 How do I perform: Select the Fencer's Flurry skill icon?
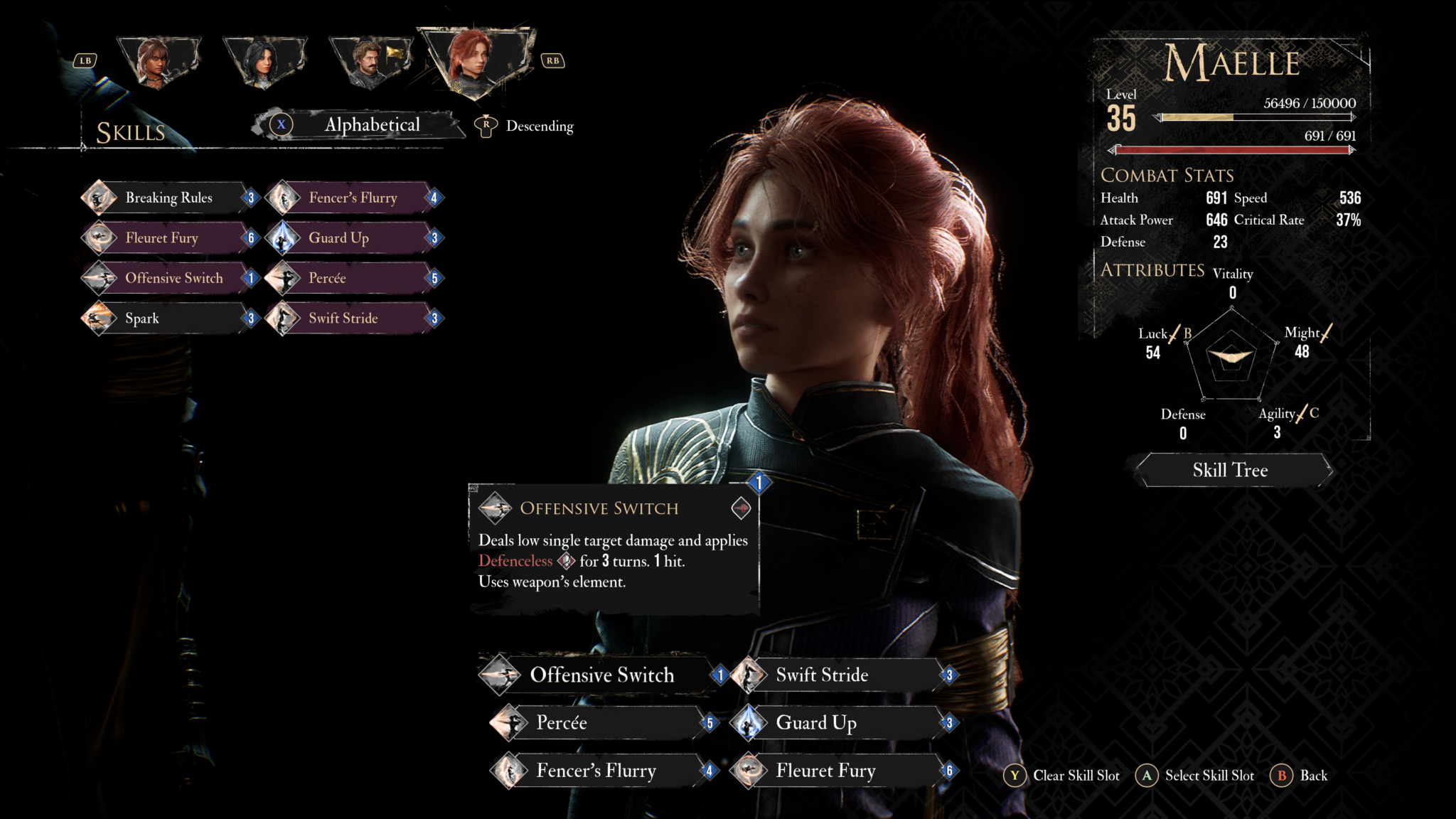pyautogui.click(x=284, y=198)
